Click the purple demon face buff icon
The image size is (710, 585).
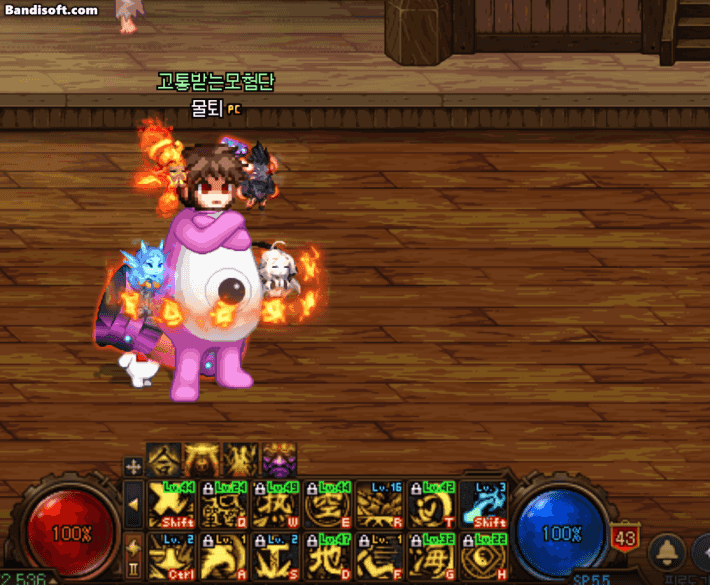(x=279, y=461)
